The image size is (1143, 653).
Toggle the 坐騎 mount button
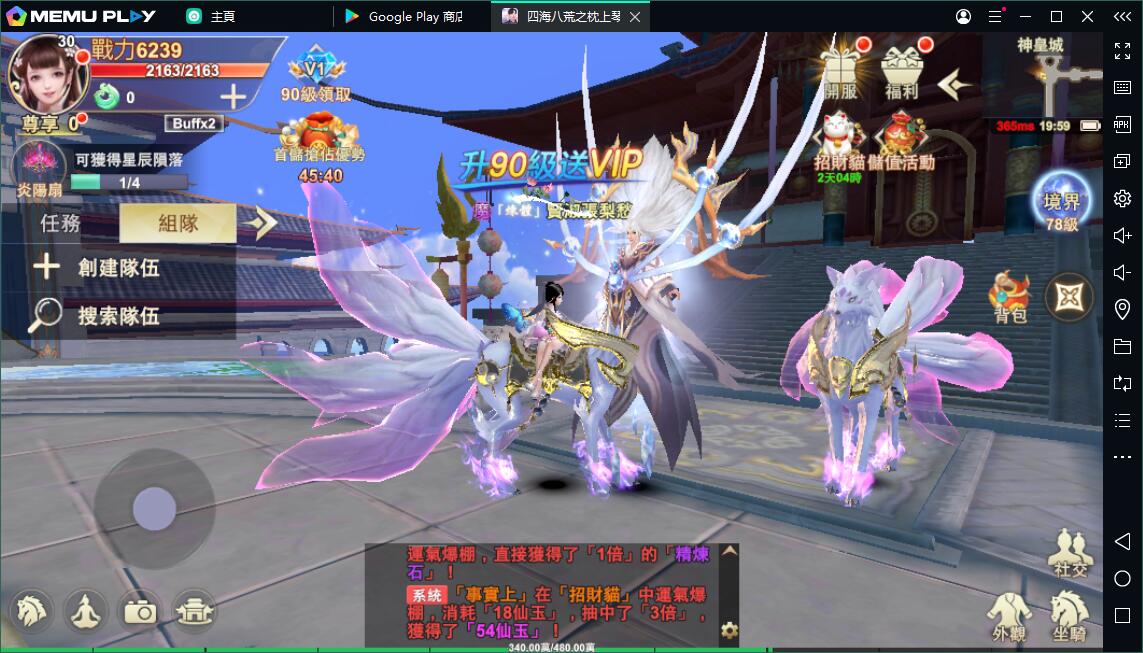[1069, 613]
